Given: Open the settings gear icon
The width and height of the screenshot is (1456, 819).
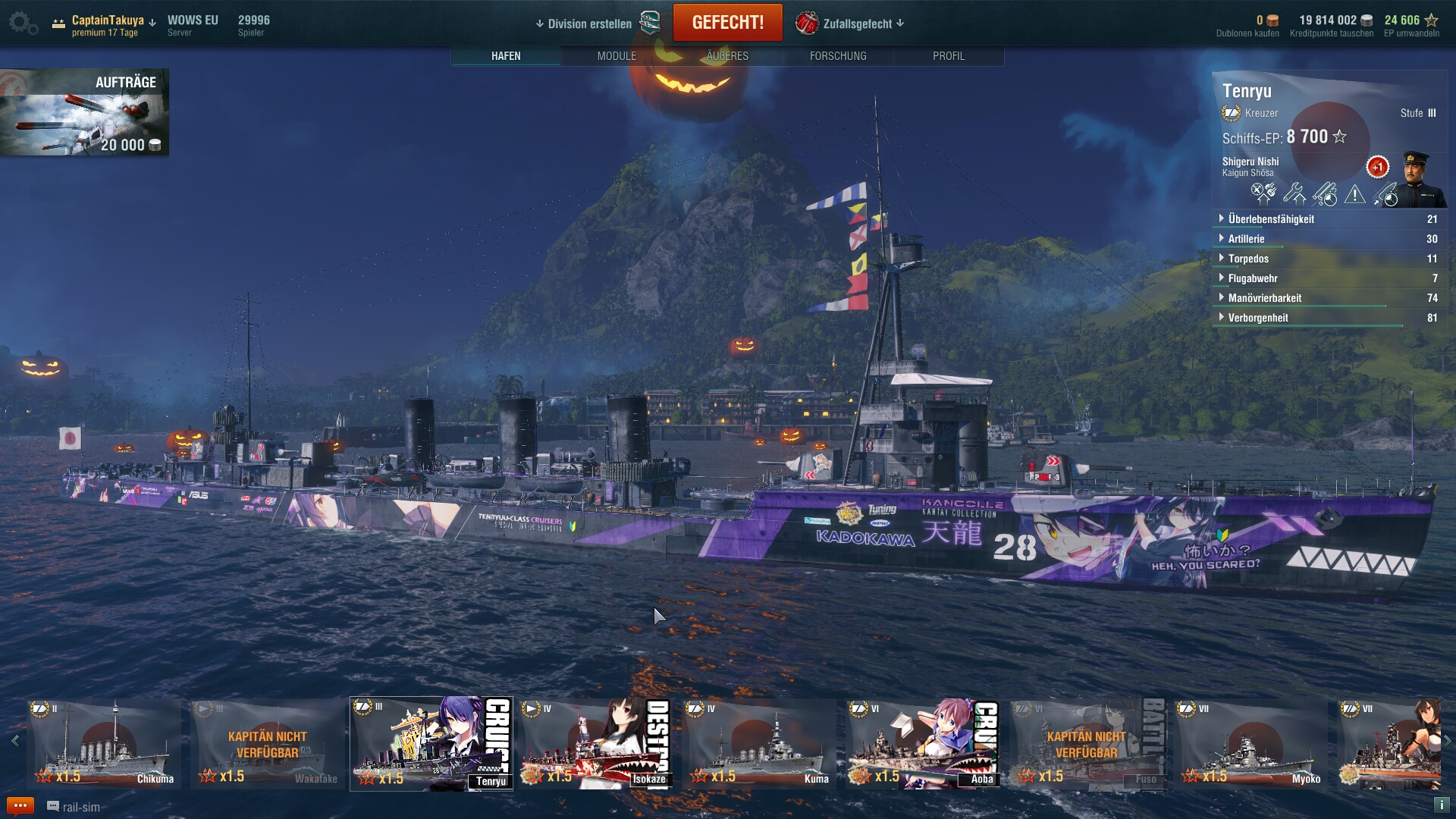Looking at the screenshot, I should pos(22,23).
